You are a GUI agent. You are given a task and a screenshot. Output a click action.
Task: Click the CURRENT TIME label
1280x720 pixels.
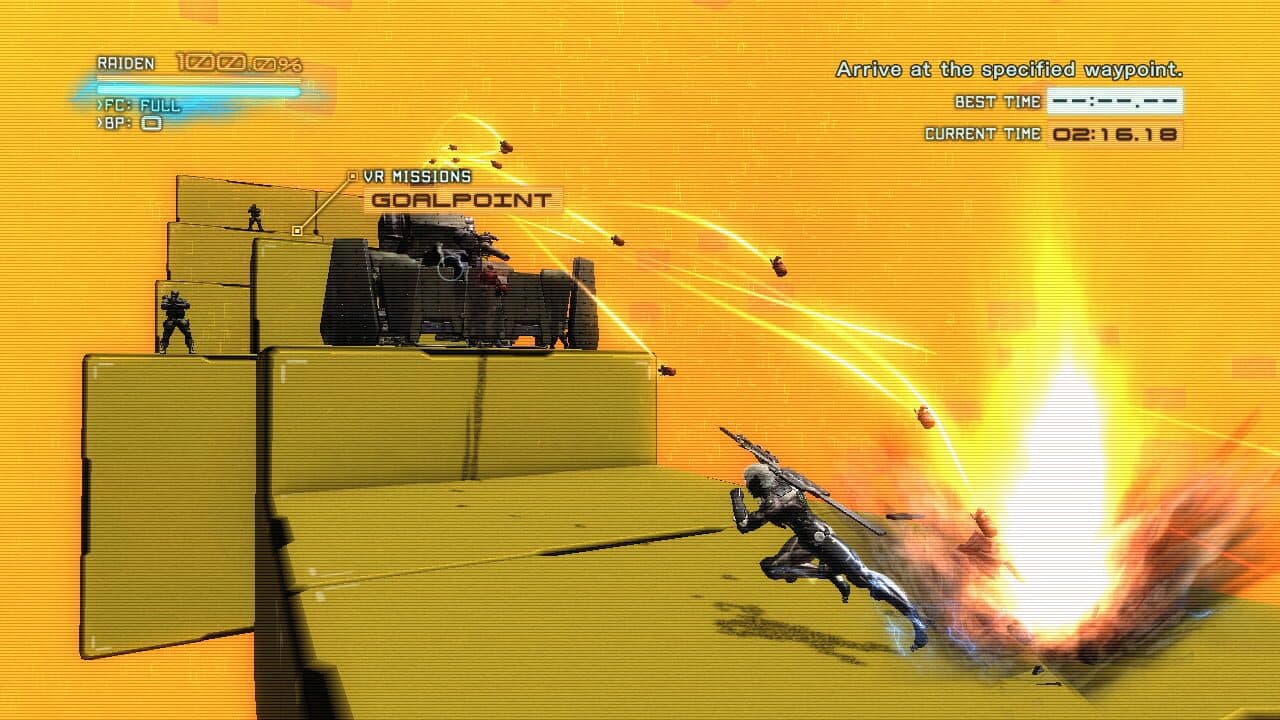click(982, 131)
